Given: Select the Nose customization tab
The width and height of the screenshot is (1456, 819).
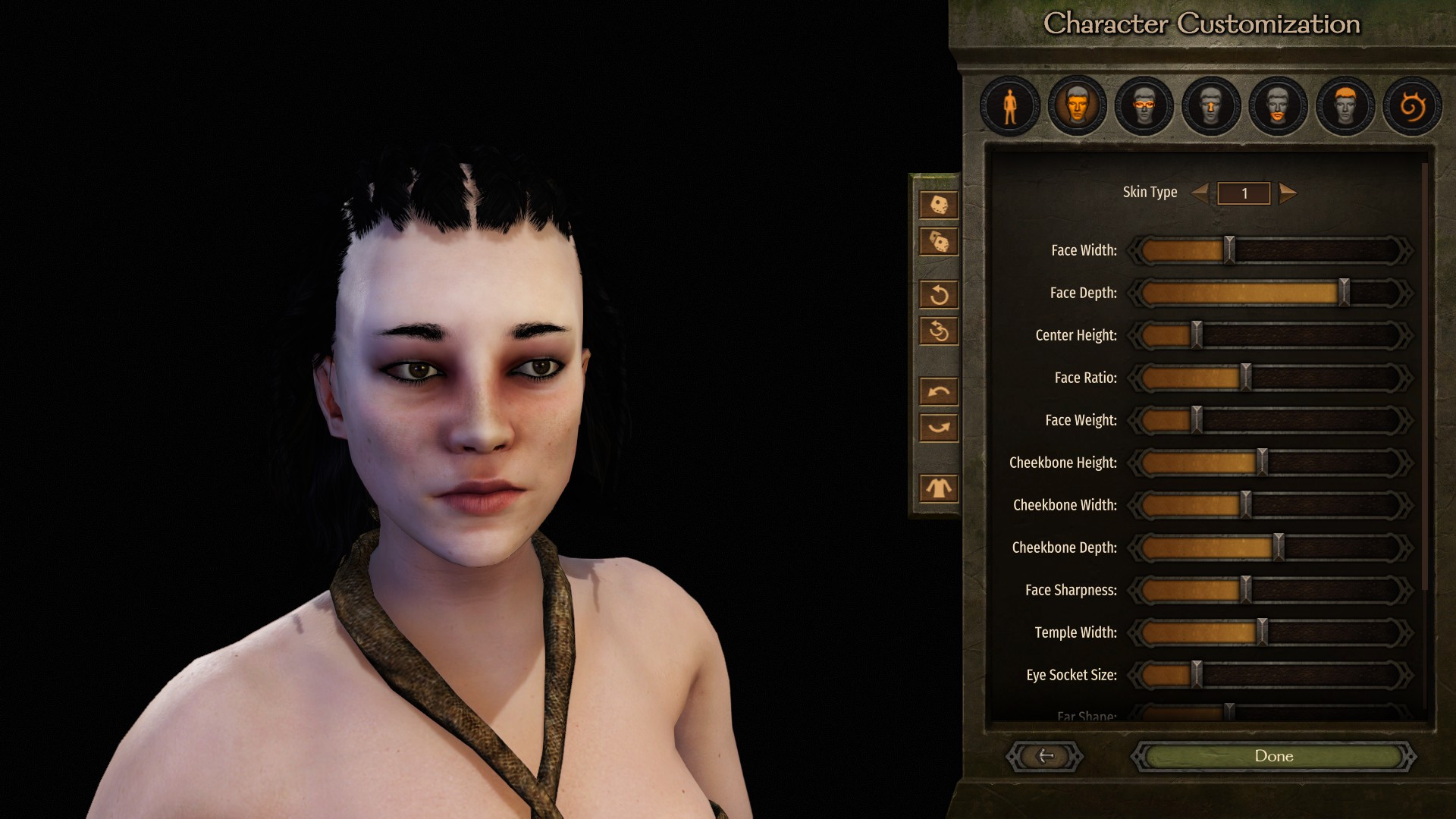Looking at the screenshot, I should (1211, 107).
